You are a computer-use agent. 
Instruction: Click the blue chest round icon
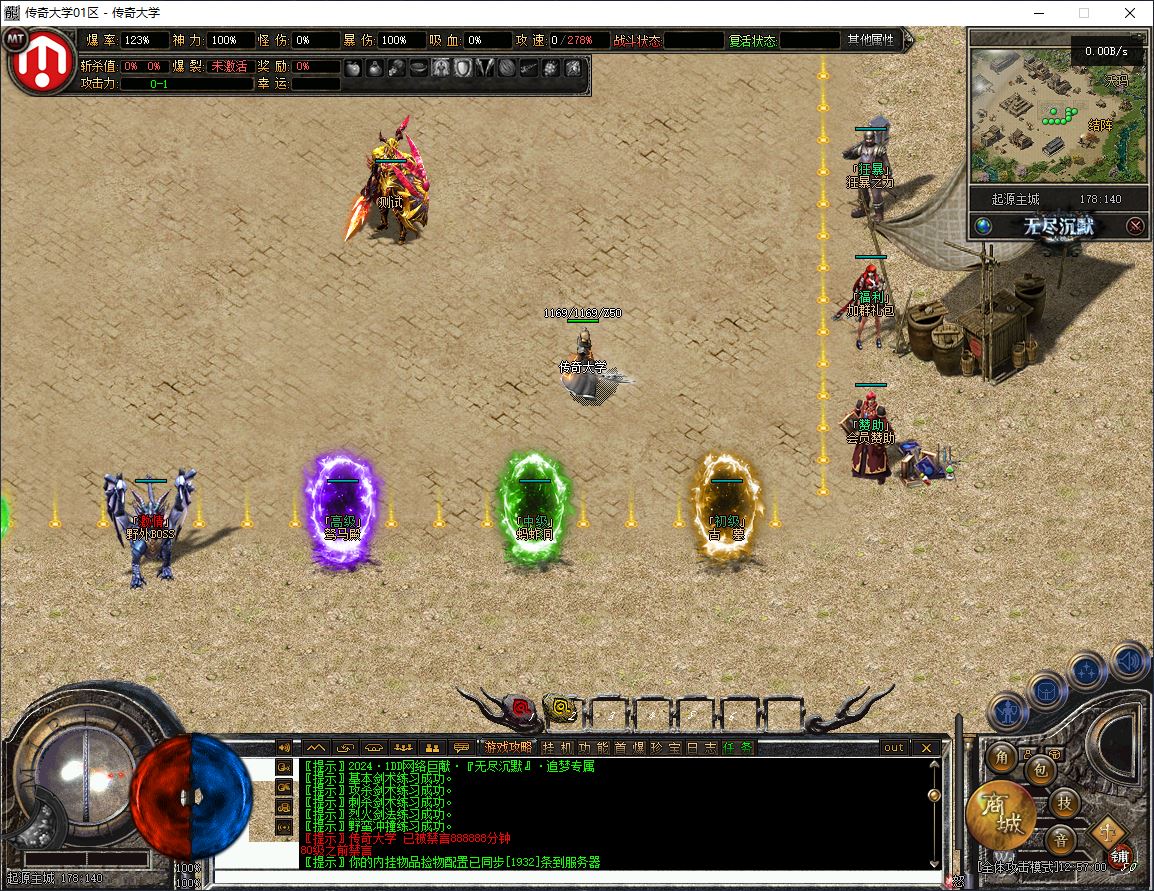pyautogui.click(x=1046, y=690)
